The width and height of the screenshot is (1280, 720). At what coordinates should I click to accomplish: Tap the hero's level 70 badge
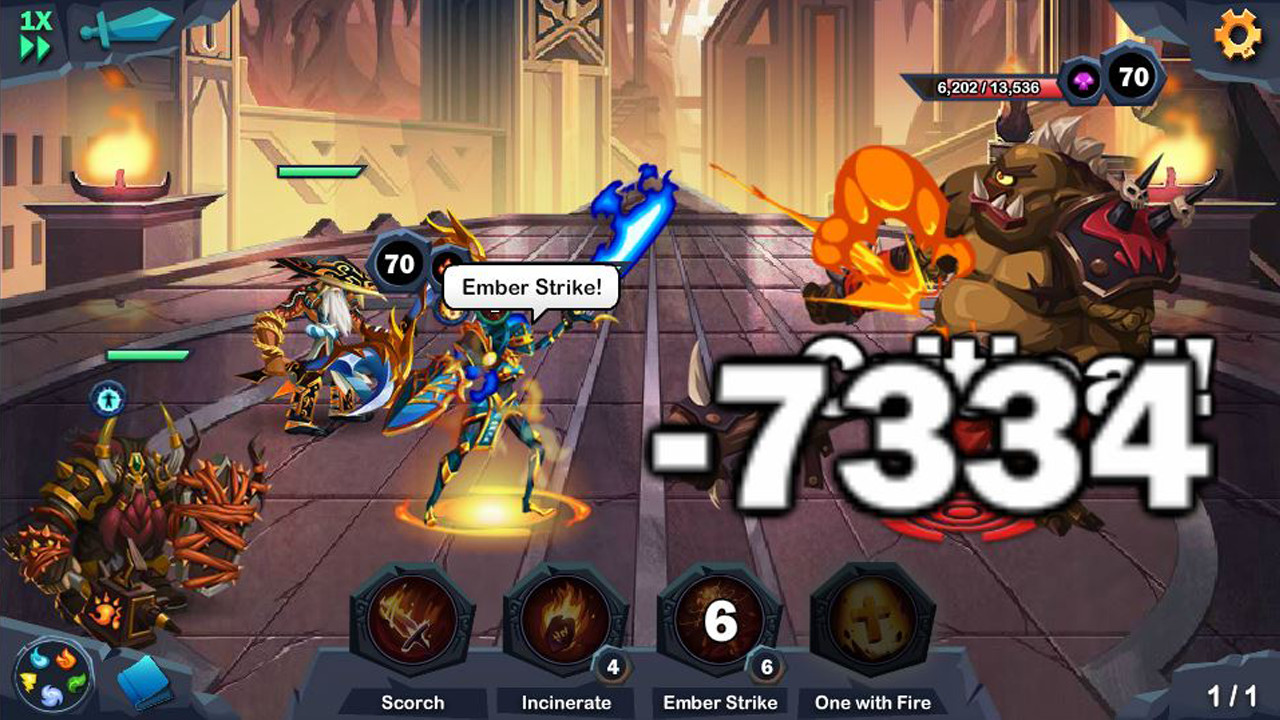click(x=399, y=265)
